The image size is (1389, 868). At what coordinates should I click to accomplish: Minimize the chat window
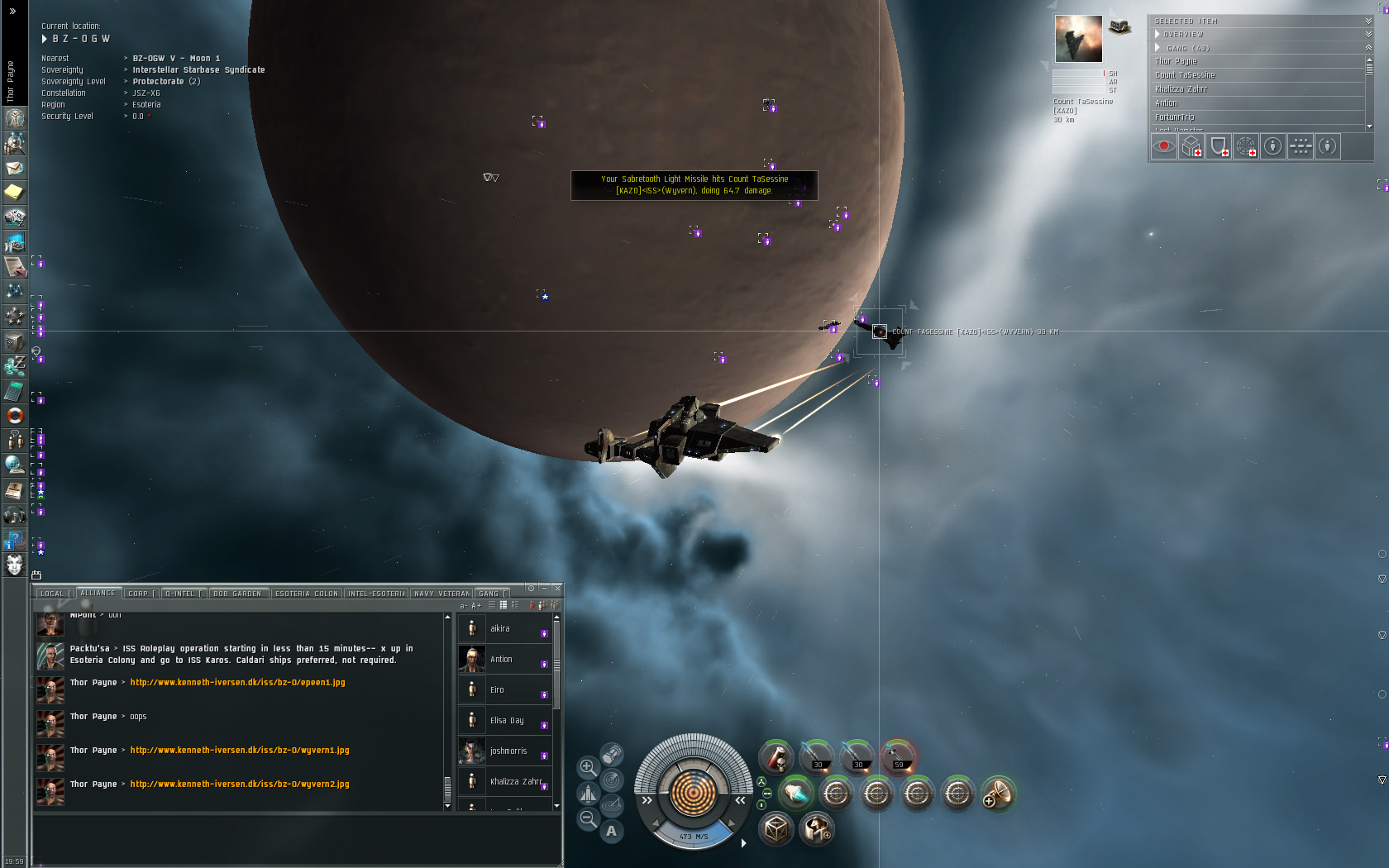544,588
